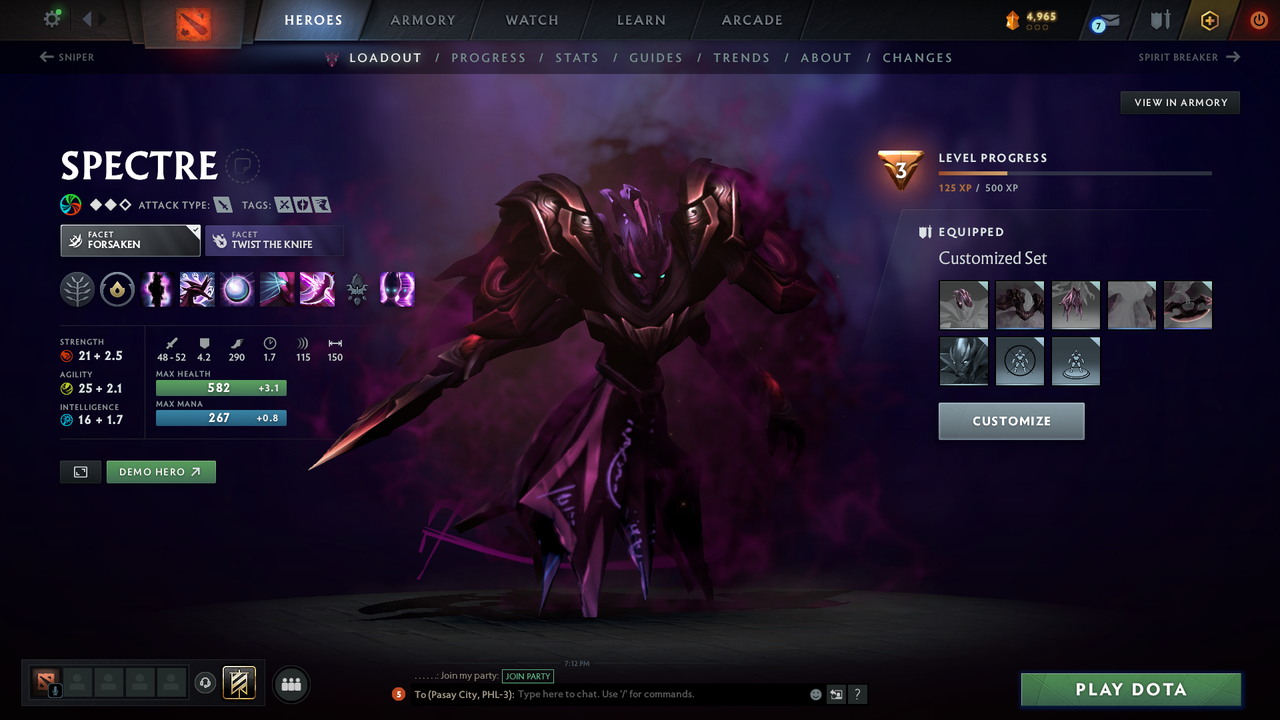This screenshot has height=720, width=1280.
Task: Switch to the GUIDES tab
Action: click(656, 57)
